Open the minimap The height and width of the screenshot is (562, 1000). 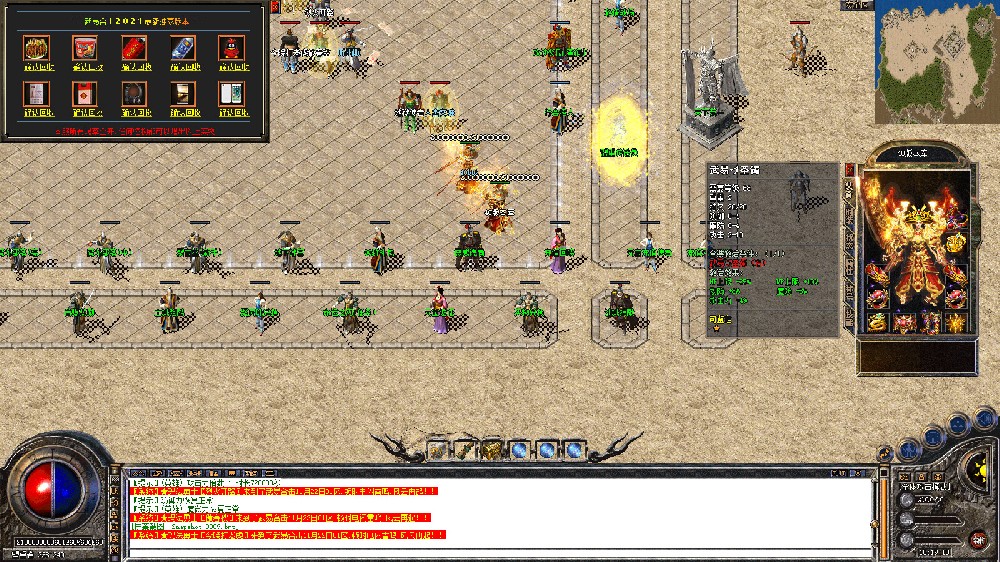[x=936, y=62]
